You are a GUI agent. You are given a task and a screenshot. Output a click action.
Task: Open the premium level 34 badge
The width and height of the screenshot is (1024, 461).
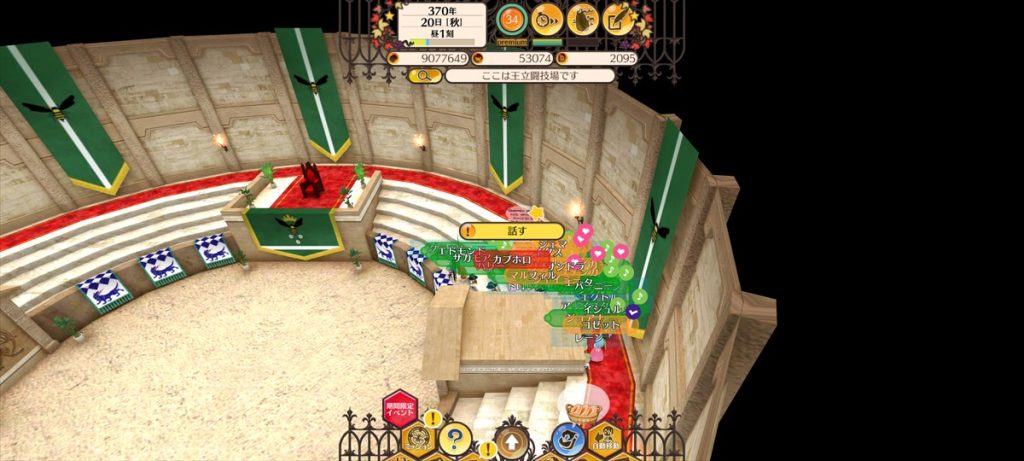(x=513, y=18)
